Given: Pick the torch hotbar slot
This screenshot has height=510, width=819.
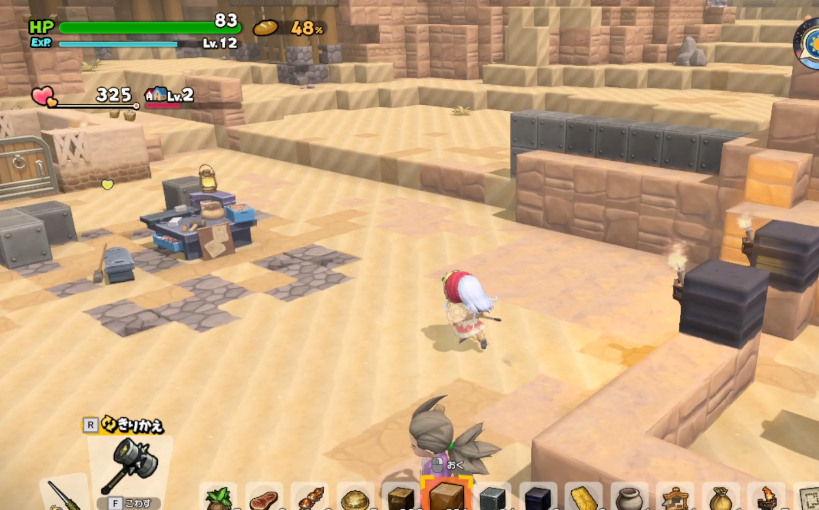Looking at the screenshot, I should (x=767, y=498).
